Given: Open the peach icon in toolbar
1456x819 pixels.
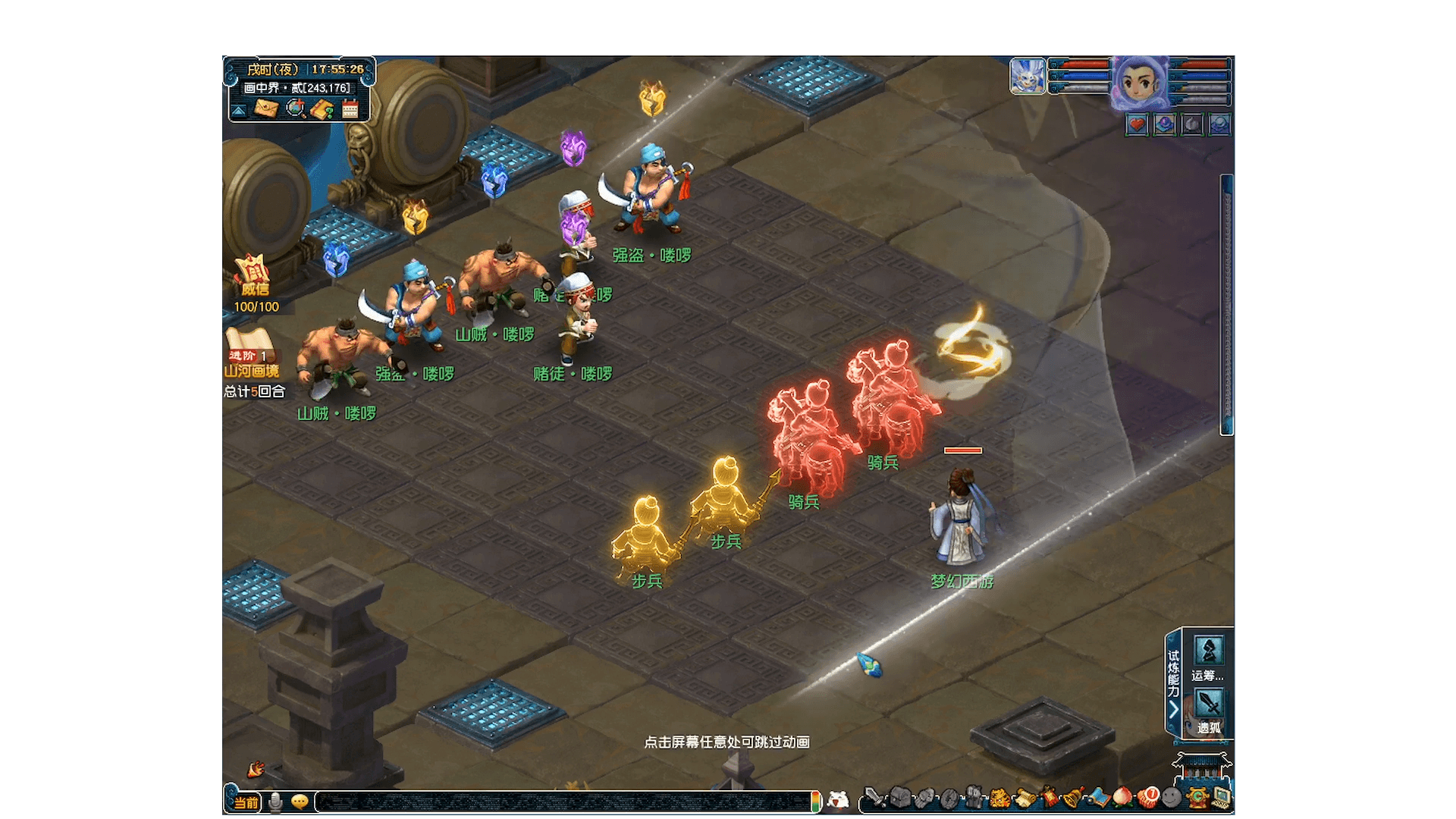Looking at the screenshot, I should pos(1122,798).
